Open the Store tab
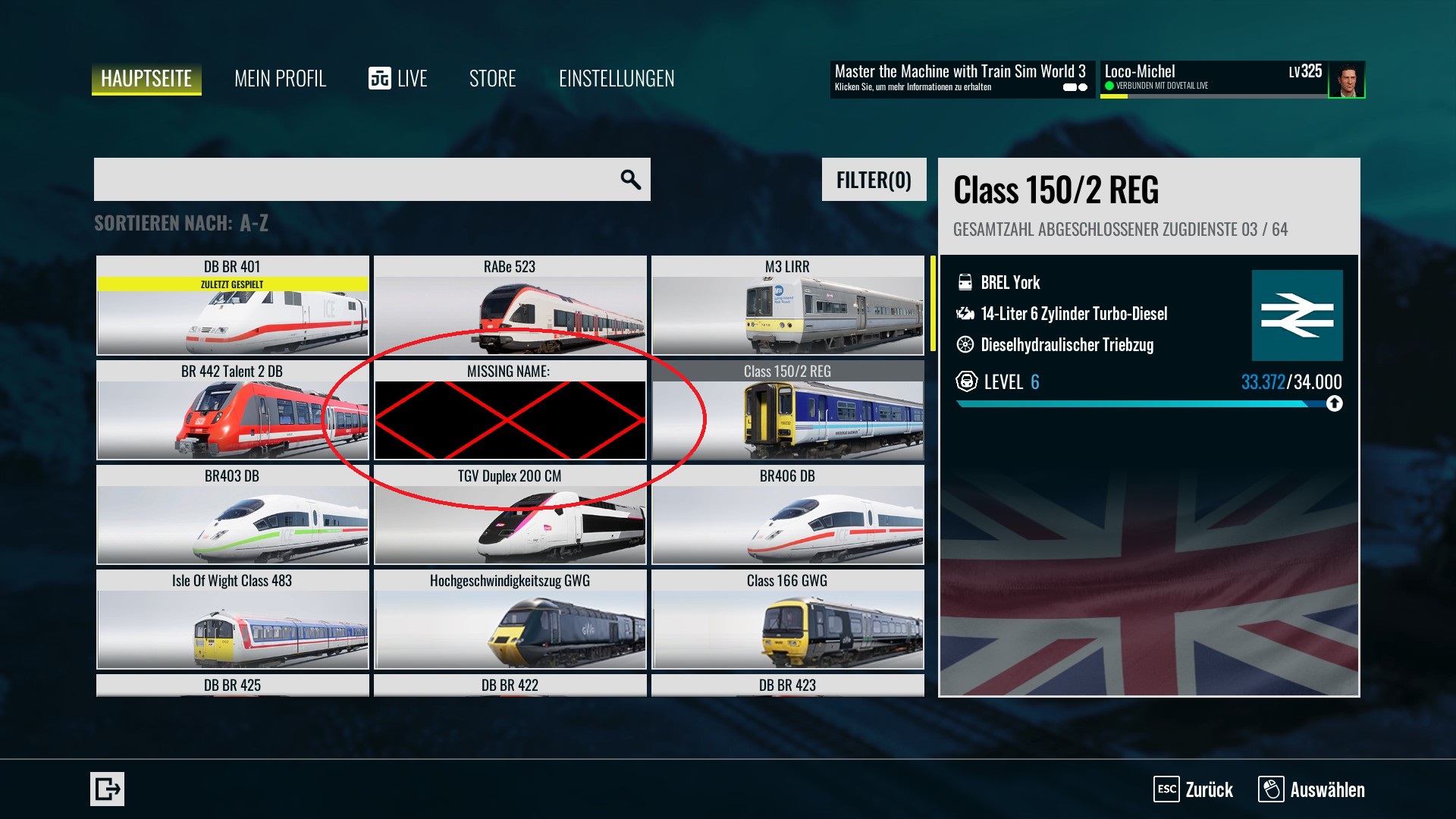Image resolution: width=1456 pixels, height=819 pixels. [x=492, y=79]
